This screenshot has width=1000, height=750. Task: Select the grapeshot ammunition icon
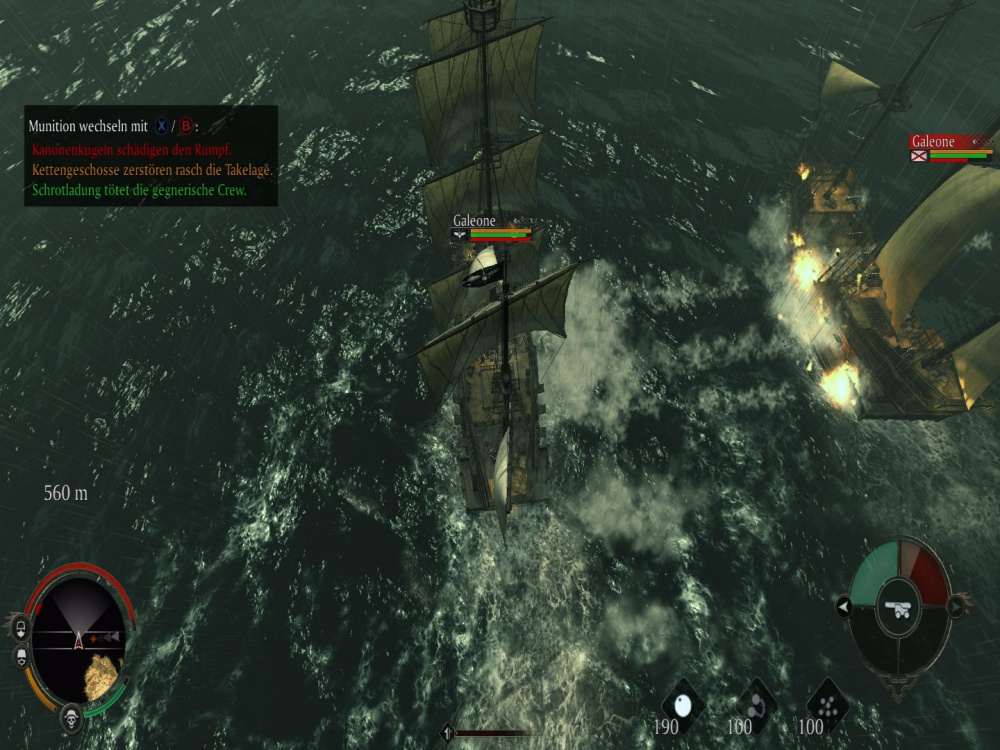tap(827, 703)
